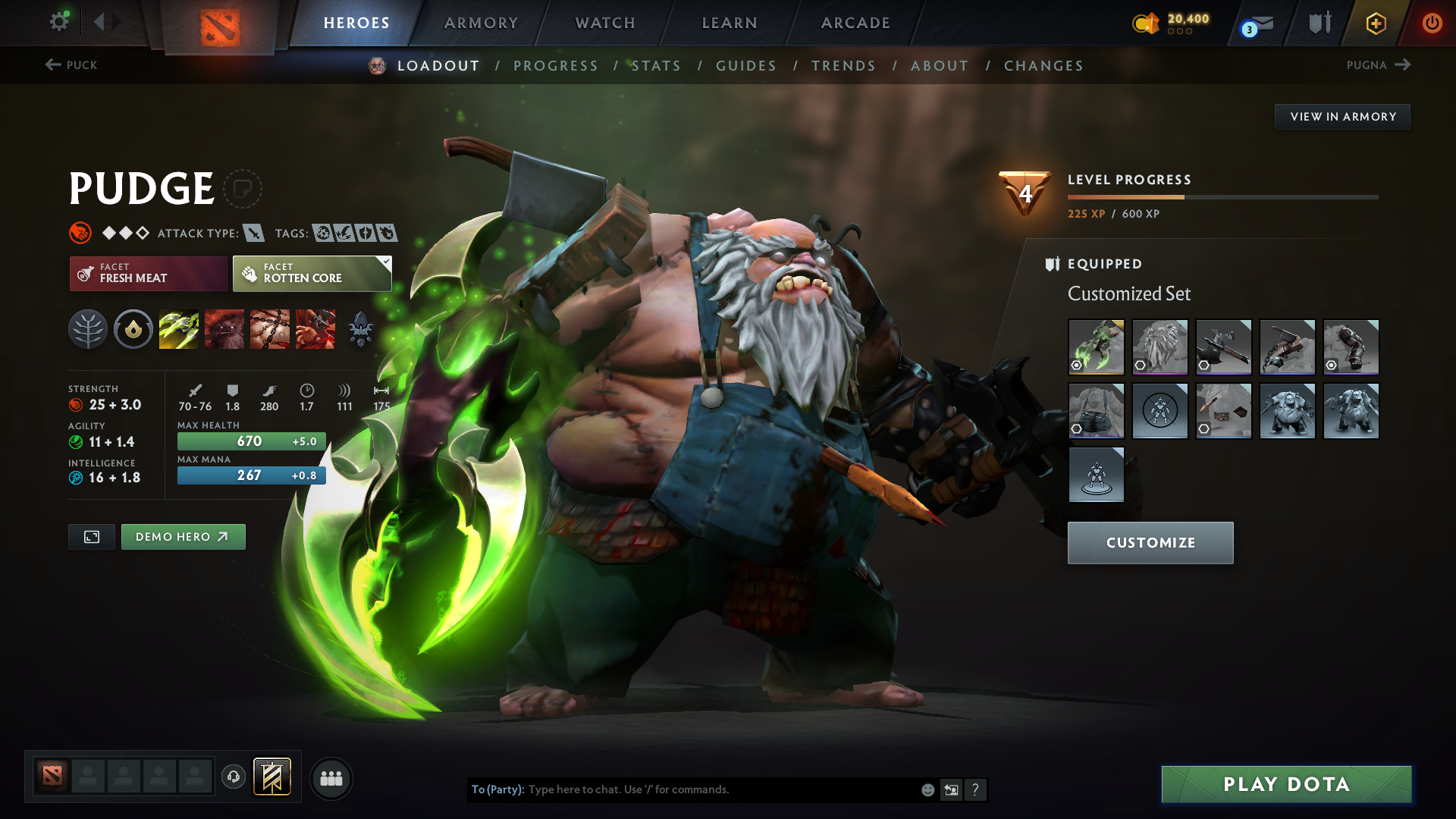
Task: Go to the Learn section
Action: click(730, 23)
